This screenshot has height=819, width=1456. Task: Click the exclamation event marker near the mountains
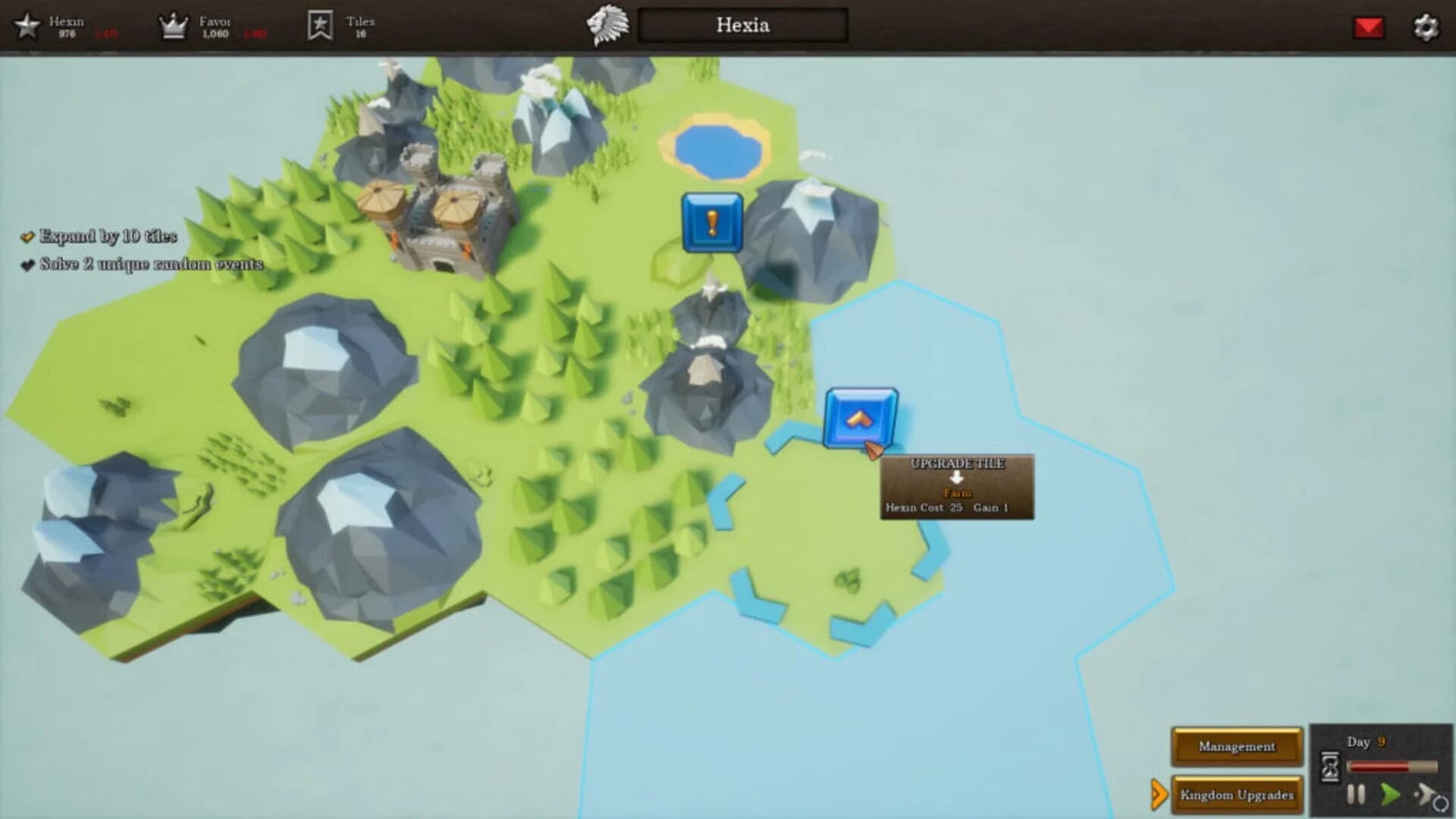point(711,223)
